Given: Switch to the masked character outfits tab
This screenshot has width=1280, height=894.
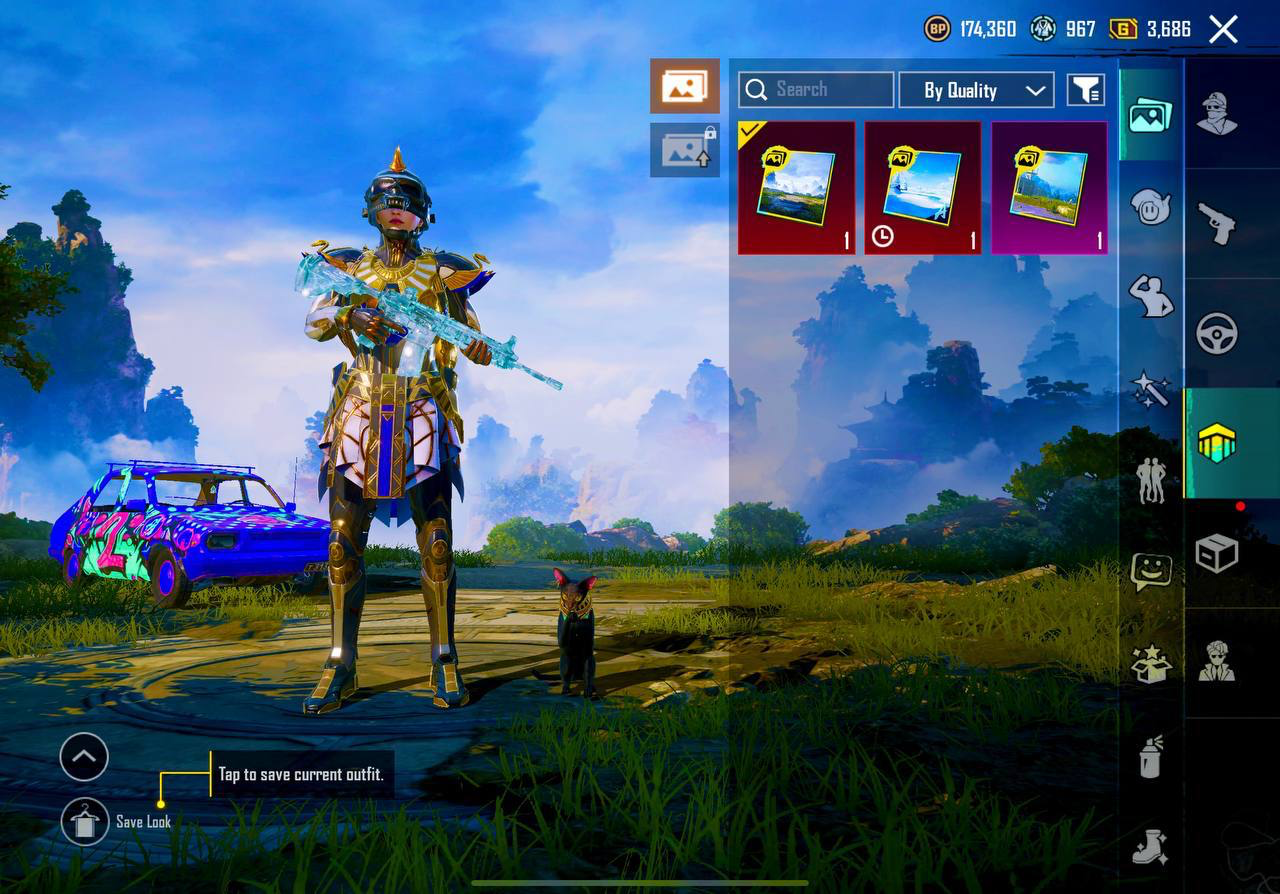Looking at the screenshot, I should coord(1217,113).
